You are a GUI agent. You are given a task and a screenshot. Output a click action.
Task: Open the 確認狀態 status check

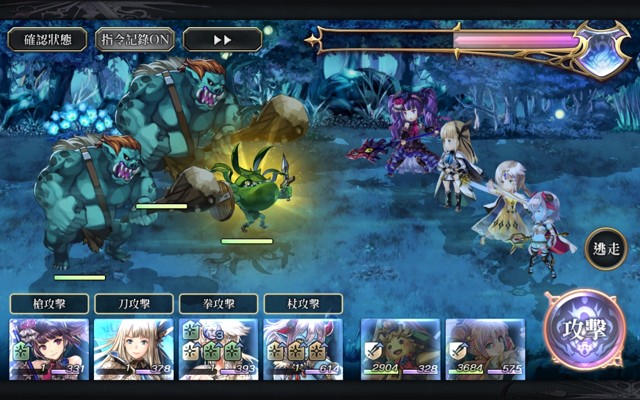click(x=47, y=40)
